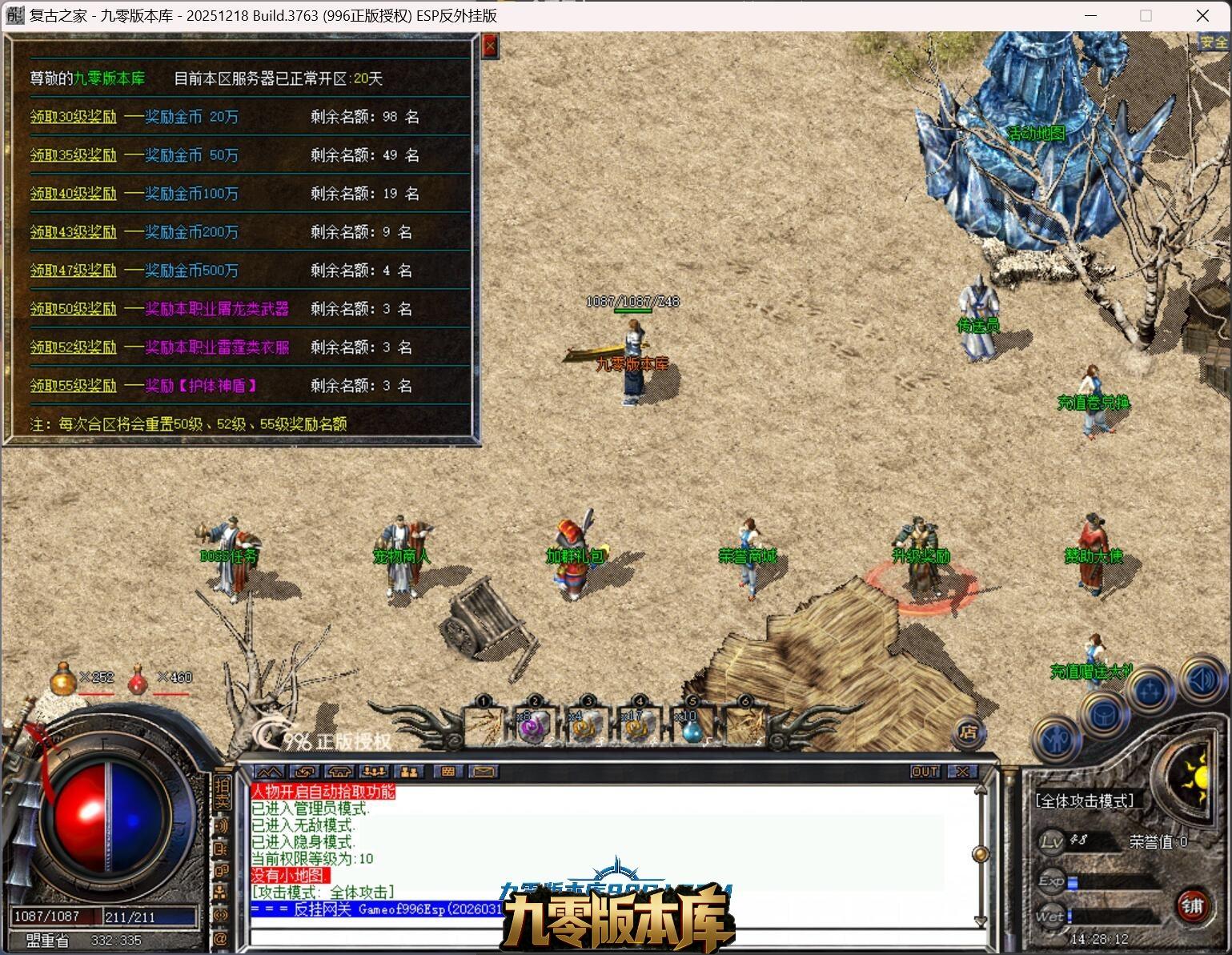The height and width of the screenshot is (955, 1232).
Task: Close the game window
Action: coord(1202,15)
